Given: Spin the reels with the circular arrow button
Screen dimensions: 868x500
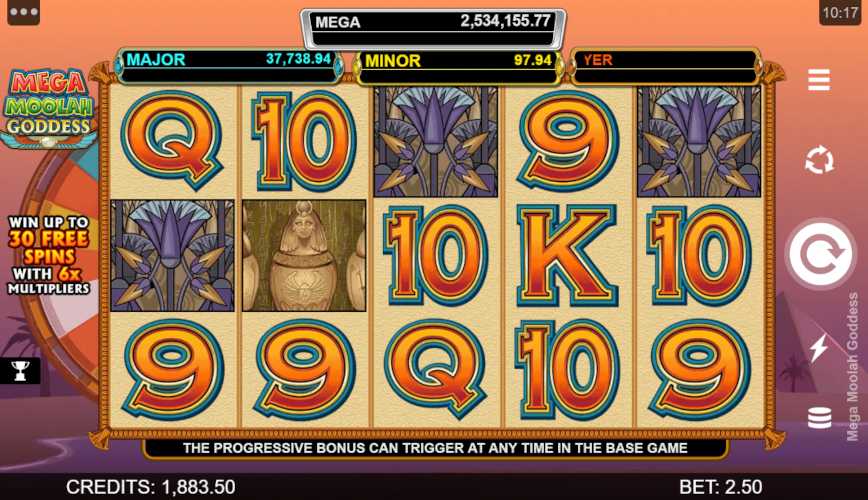Looking at the screenshot, I should click(x=819, y=254).
